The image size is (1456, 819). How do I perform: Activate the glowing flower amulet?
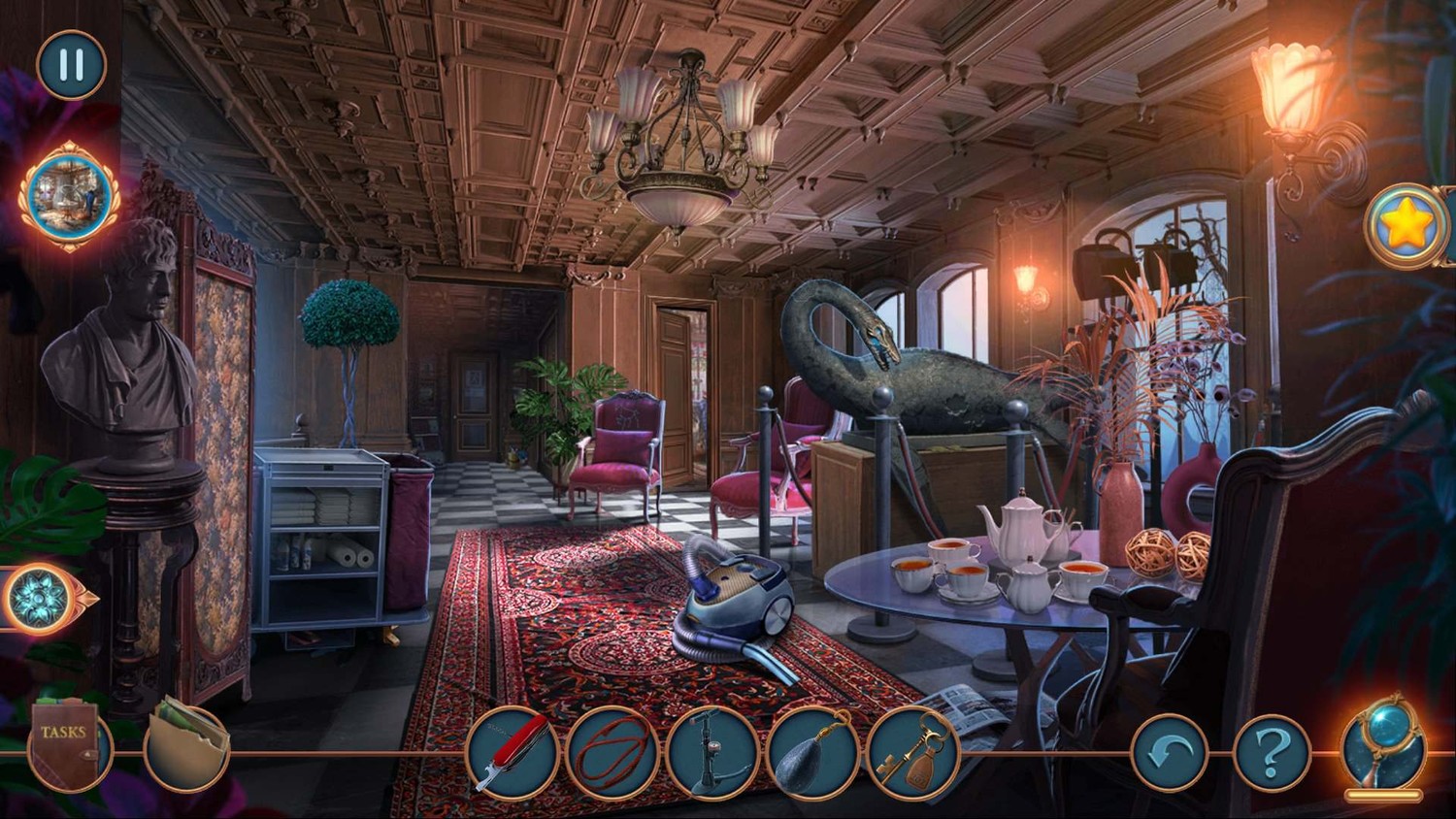tap(42, 599)
